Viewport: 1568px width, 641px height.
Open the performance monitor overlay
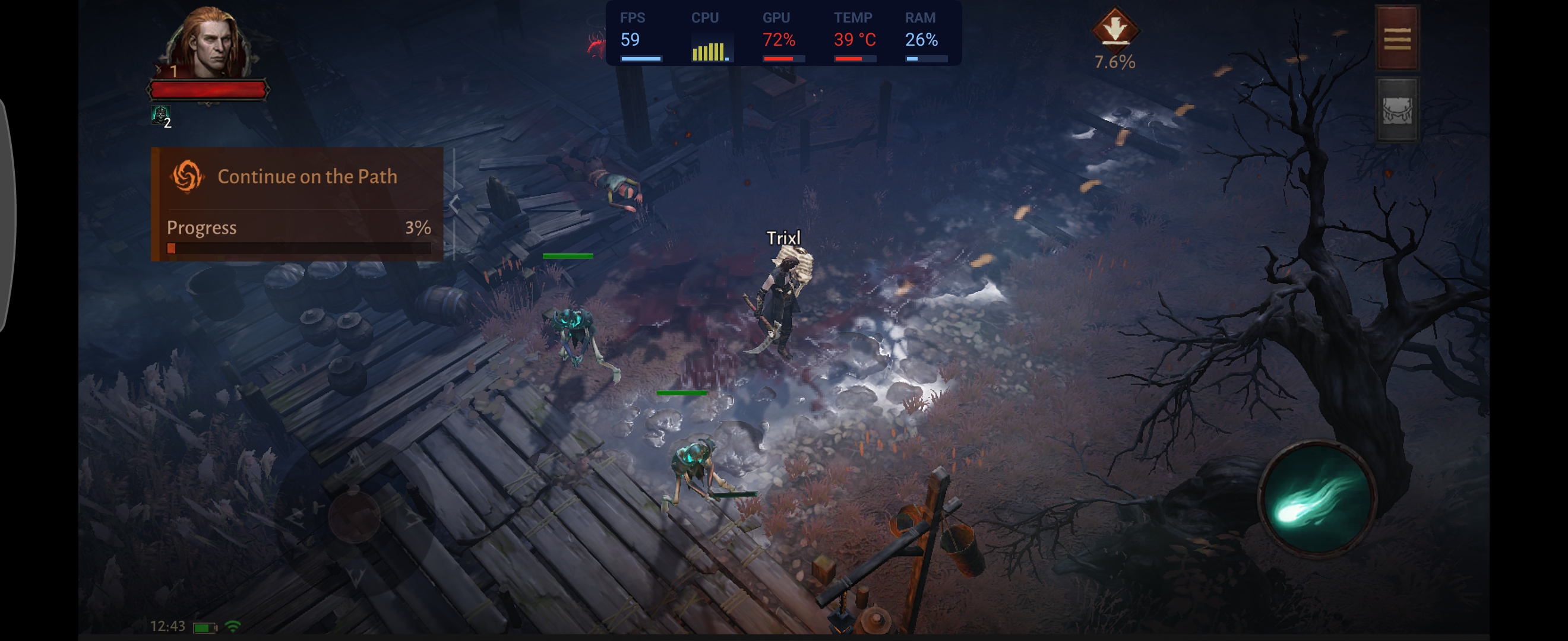coord(783,33)
